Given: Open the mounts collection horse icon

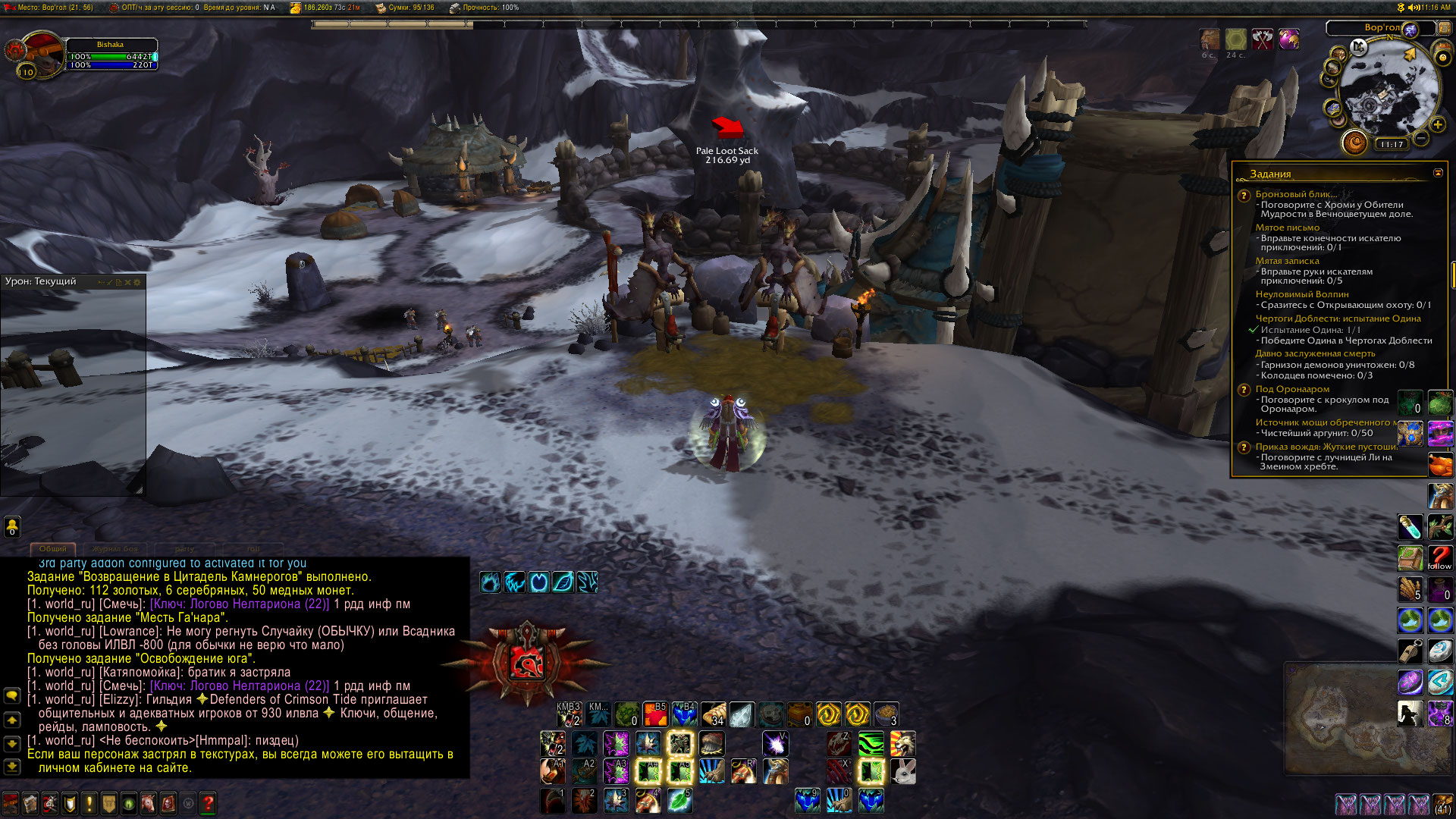Looking at the screenshot, I should 148,803.
